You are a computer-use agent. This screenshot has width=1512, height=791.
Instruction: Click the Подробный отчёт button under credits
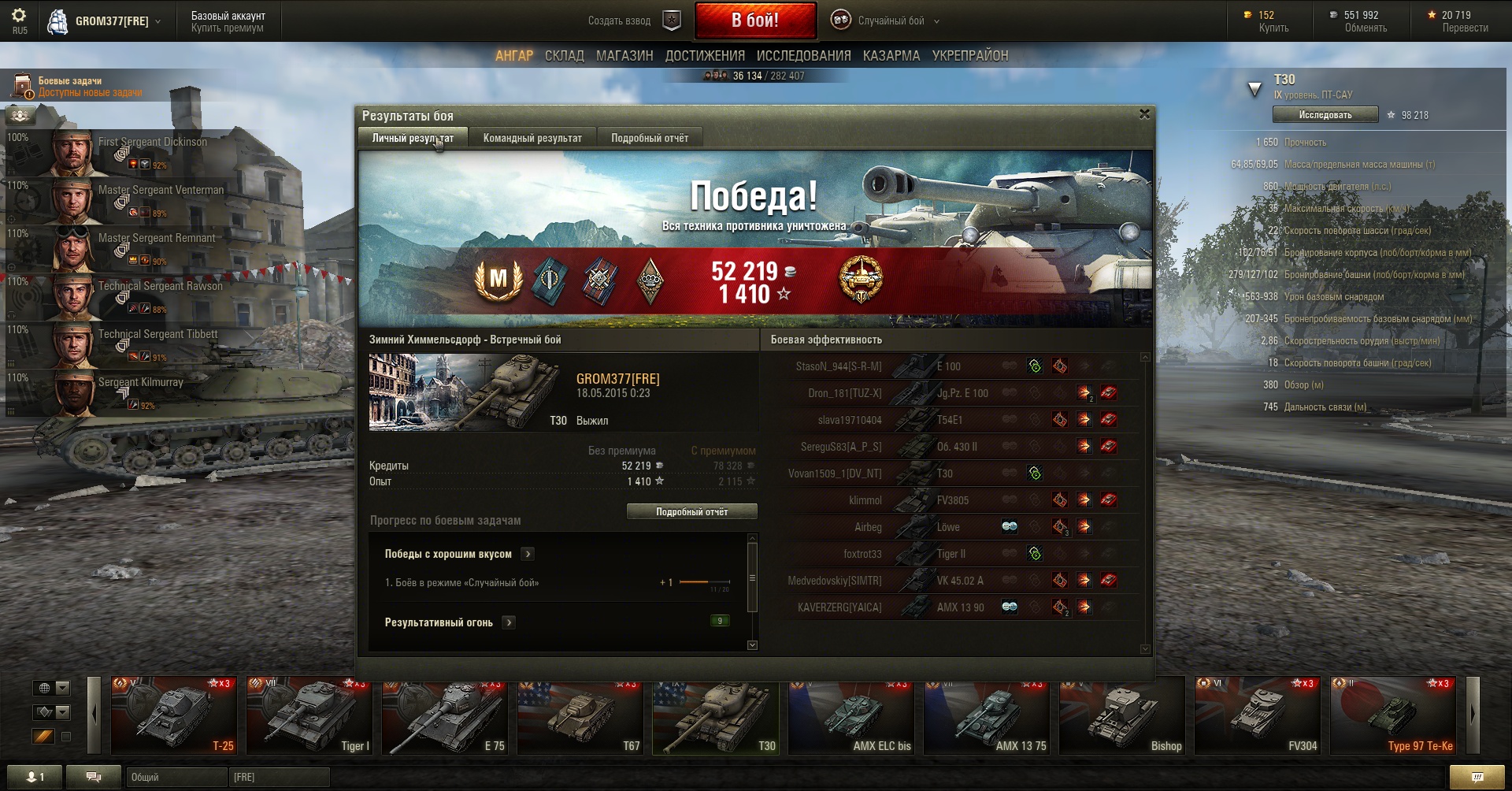691,512
